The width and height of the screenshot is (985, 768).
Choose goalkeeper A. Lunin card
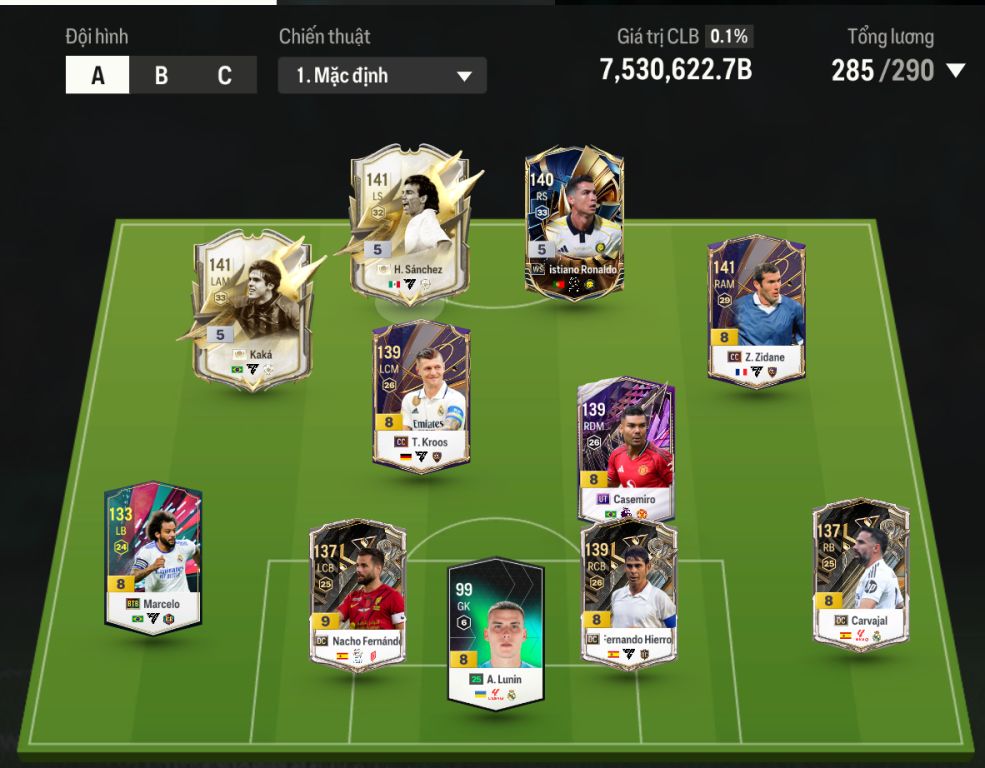click(495, 632)
